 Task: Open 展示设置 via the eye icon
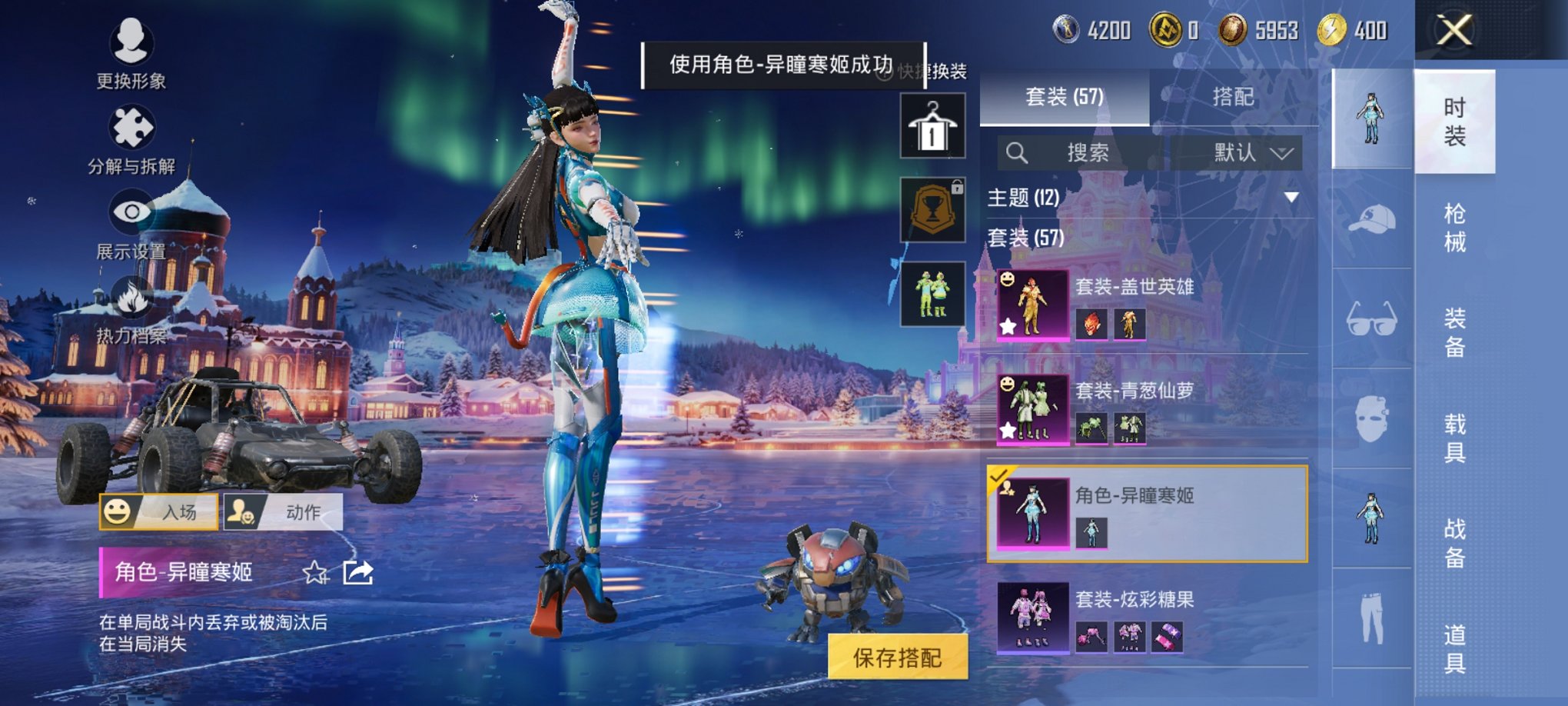pyautogui.click(x=132, y=211)
